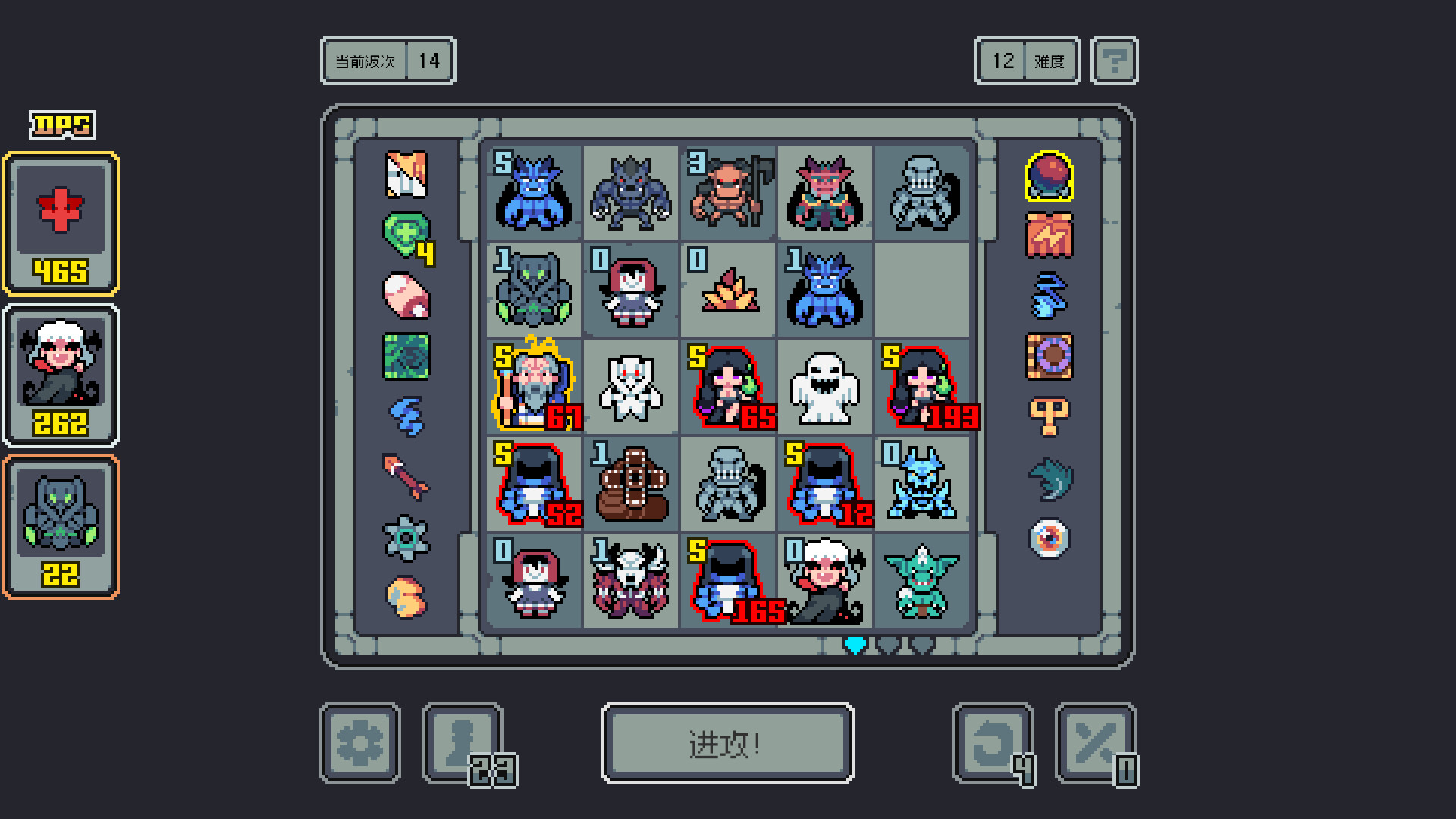The height and width of the screenshot is (819, 1456).
Task: Select the gold trident item
Action: [1050, 414]
